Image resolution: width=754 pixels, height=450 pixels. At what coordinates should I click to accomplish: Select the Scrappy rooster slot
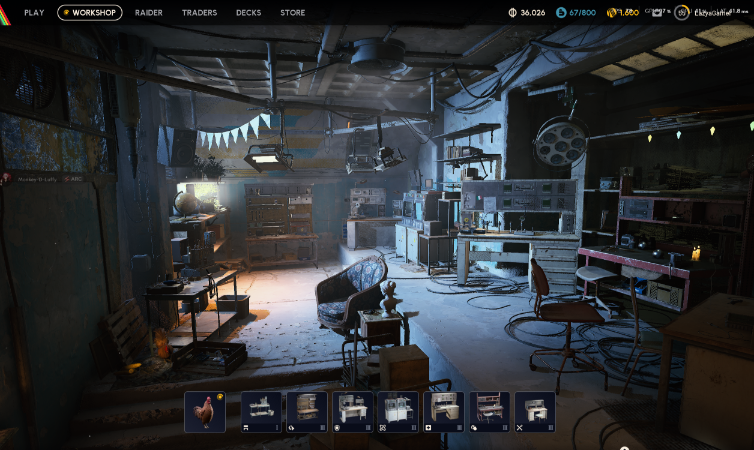[205, 411]
